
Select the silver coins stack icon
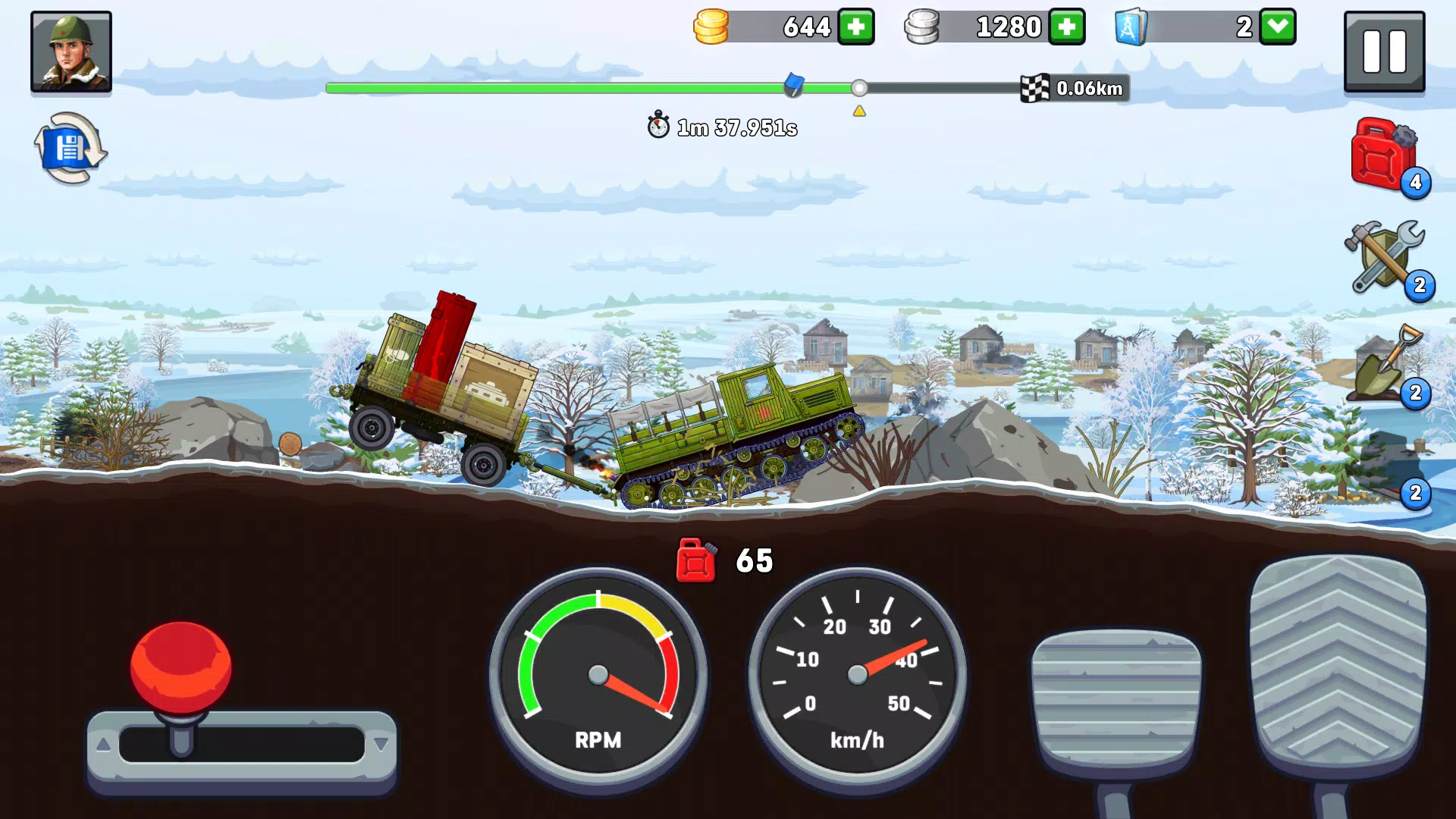pos(924,27)
